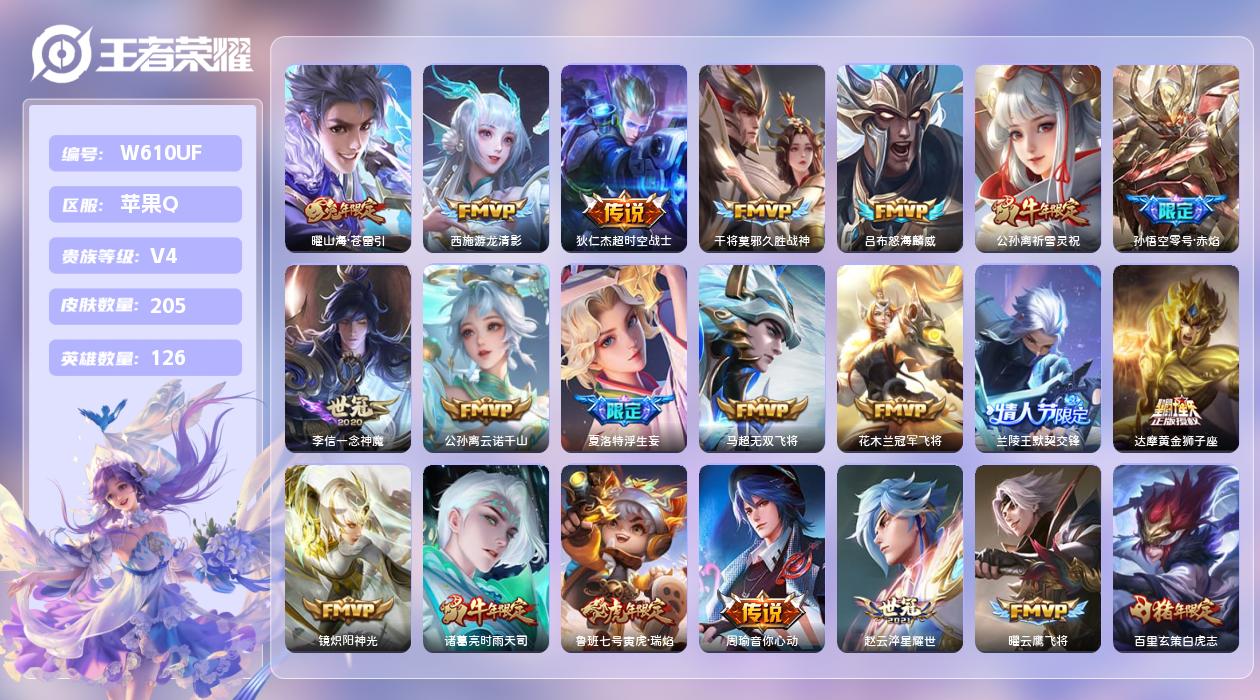Click the 干将莫邪久胜战神 skin card
Image resolution: width=1260 pixels, height=700 pixels.
pyautogui.click(x=762, y=157)
